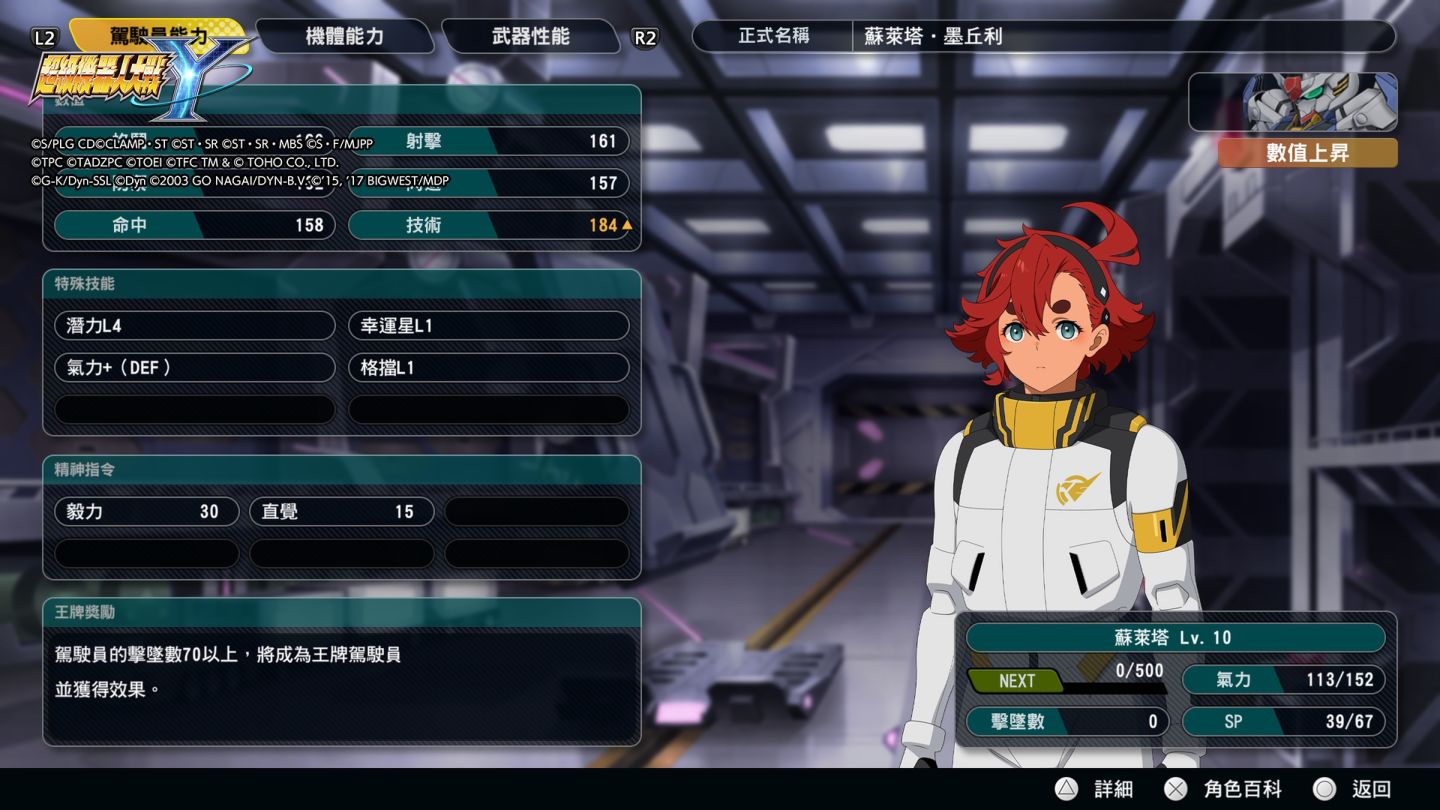Show 詳細 details
Viewport: 1440px width, 810px height.
(1096, 789)
